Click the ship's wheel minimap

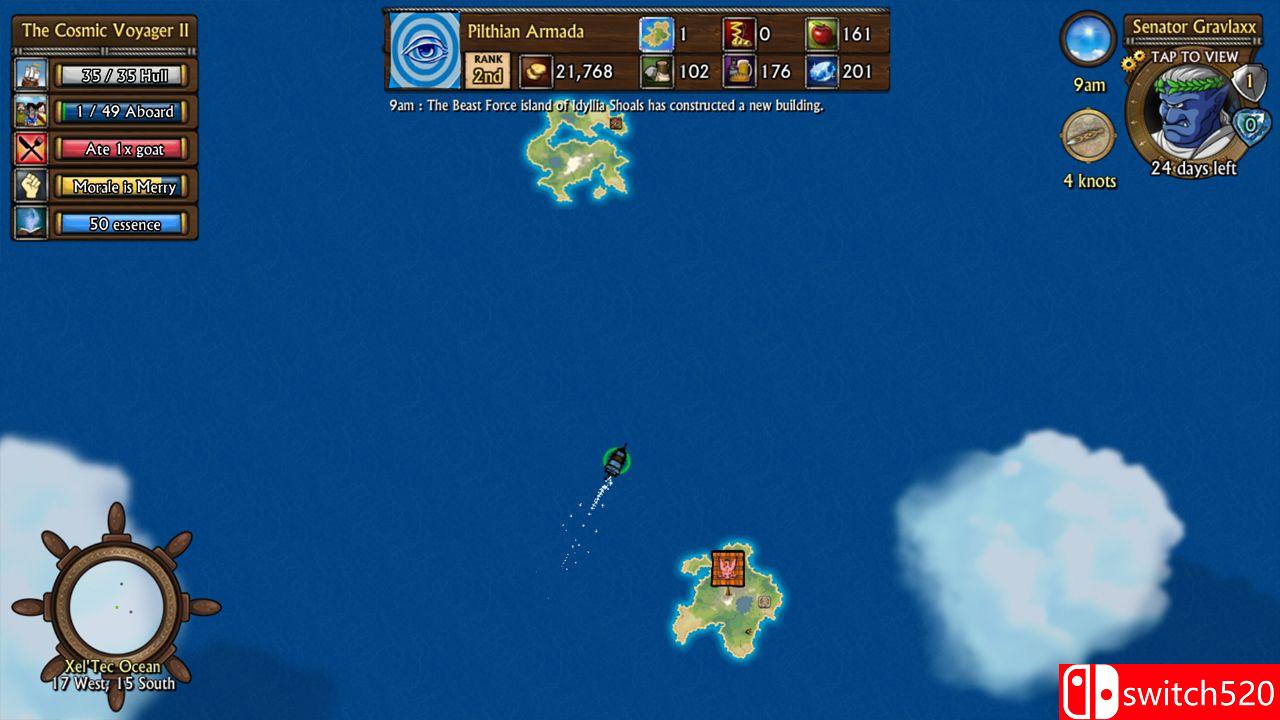(116, 607)
